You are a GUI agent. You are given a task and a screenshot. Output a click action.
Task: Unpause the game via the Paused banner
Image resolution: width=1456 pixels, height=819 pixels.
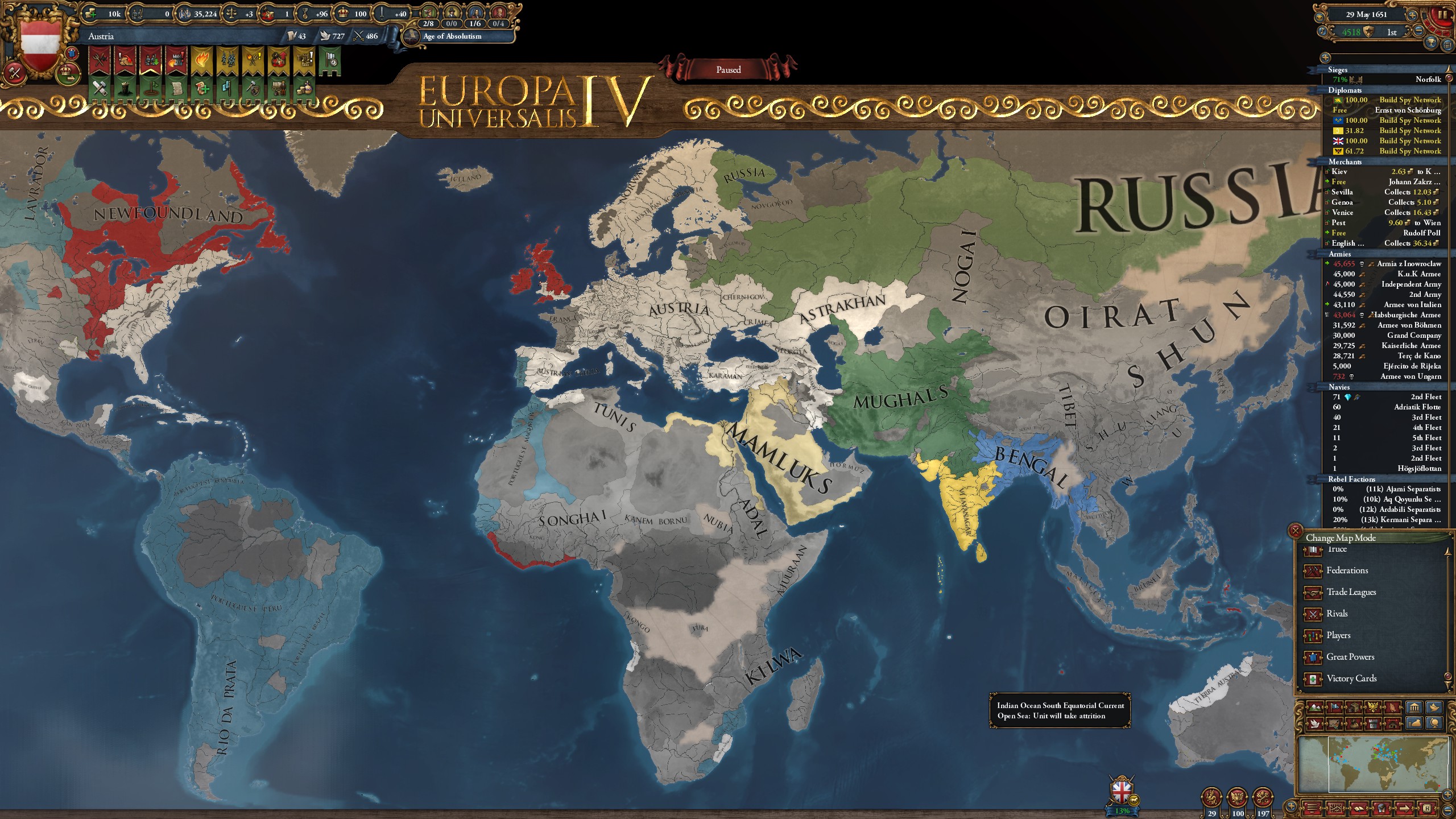coord(728,69)
